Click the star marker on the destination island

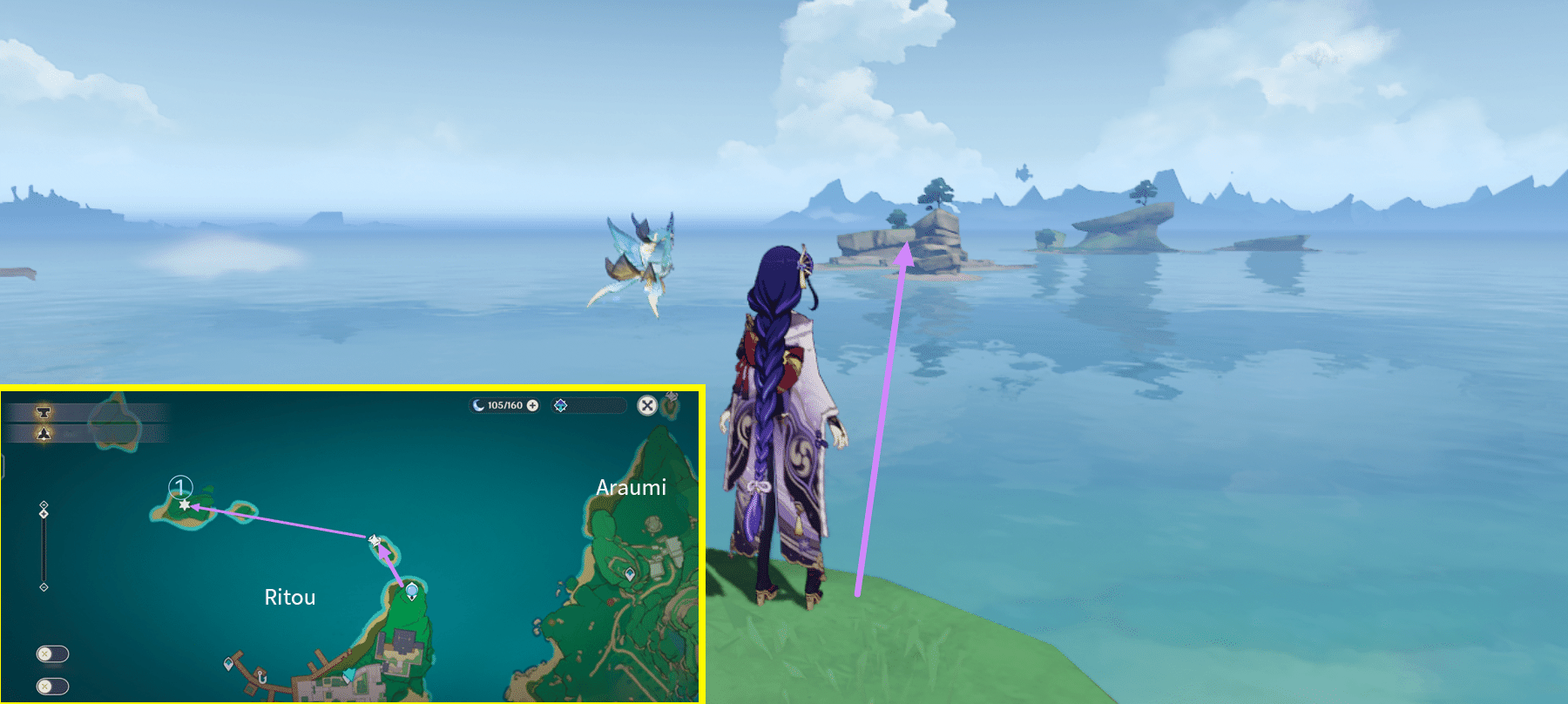(x=184, y=506)
